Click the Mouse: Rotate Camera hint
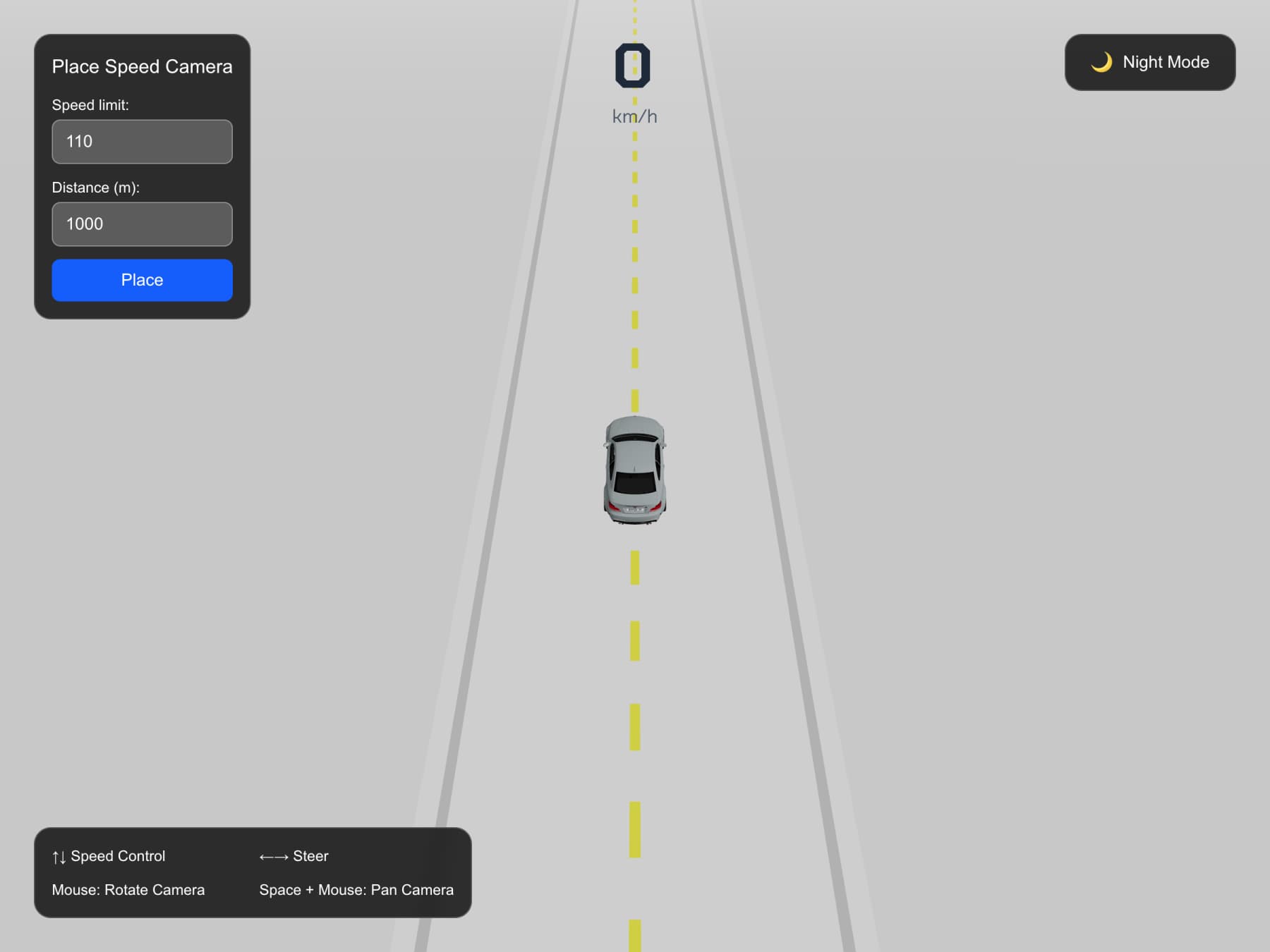Image resolution: width=1270 pixels, height=952 pixels. pyautogui.click(x=128, y=890)
